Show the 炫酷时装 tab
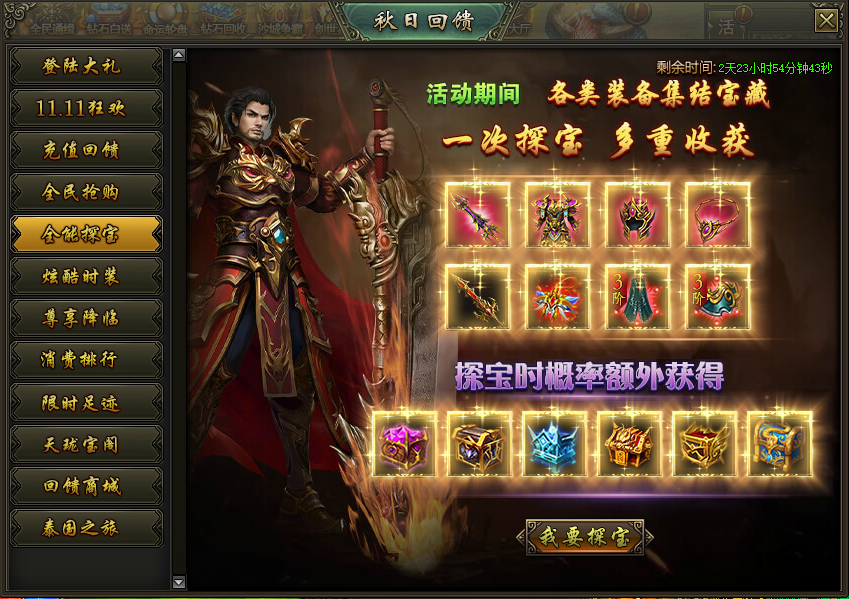The image size is (849, 599). tap(85, 276)
